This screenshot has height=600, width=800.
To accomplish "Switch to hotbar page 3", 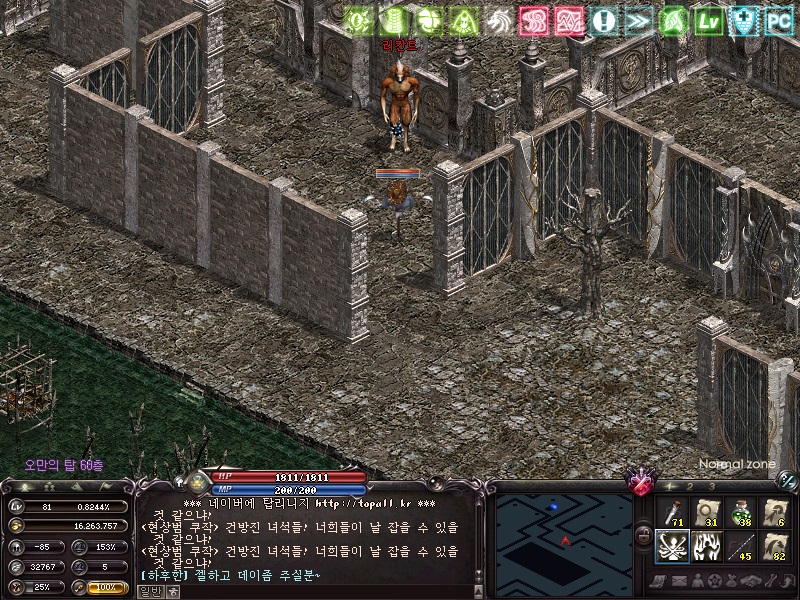I will pos(711,486).
